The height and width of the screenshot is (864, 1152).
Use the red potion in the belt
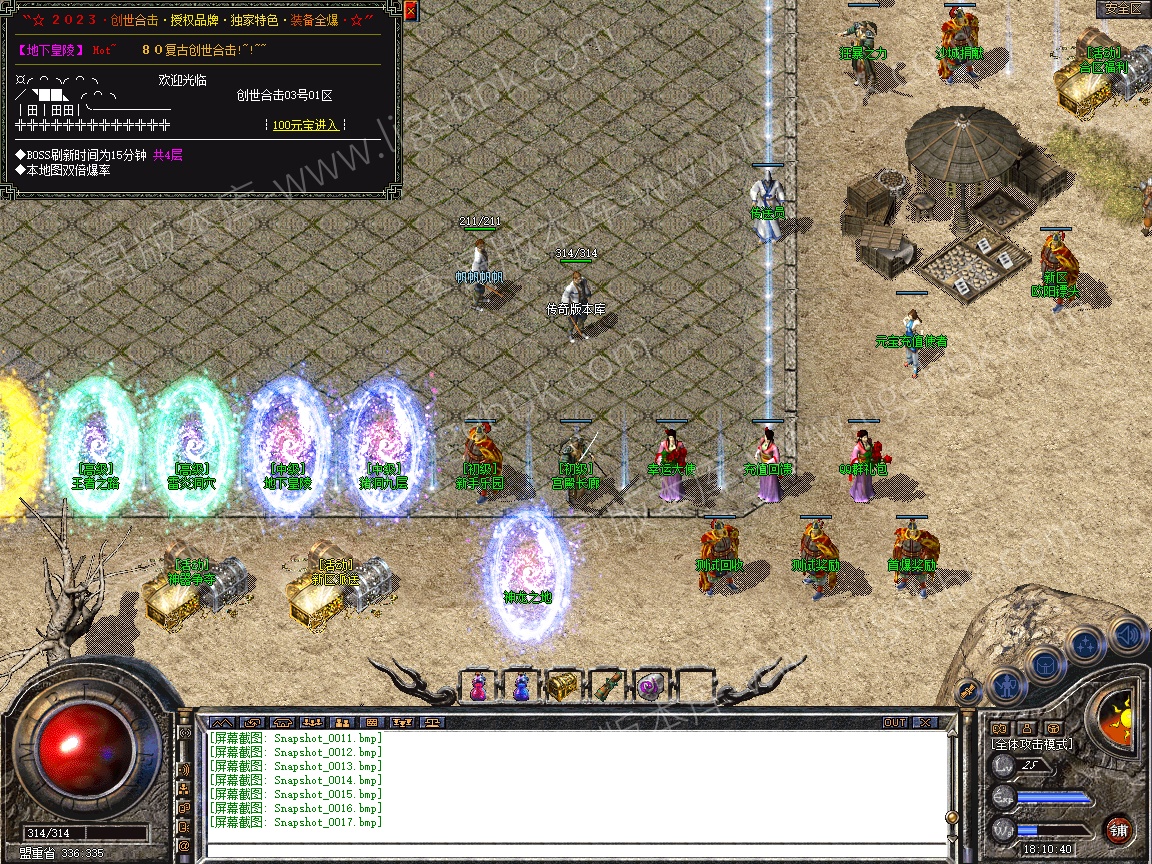478,688
